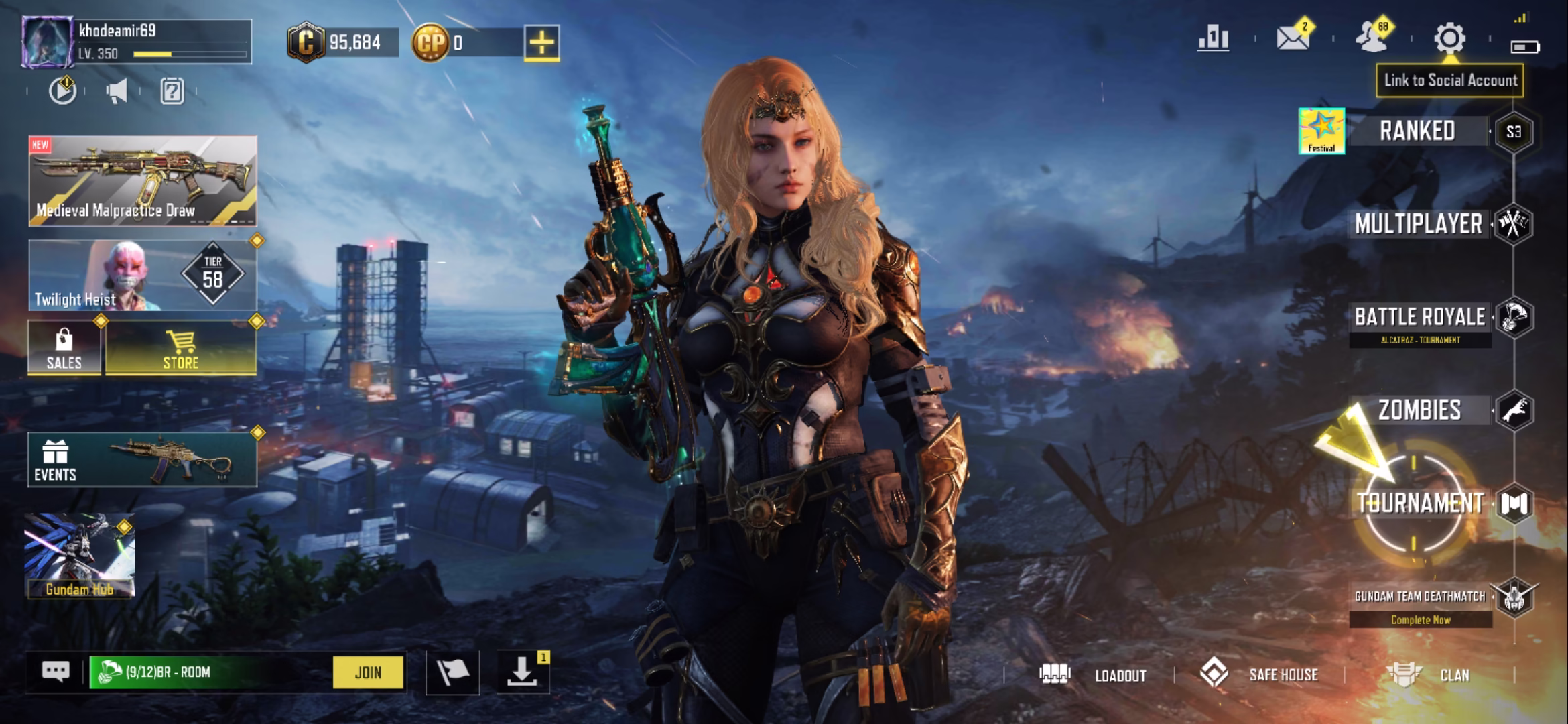Open the Twilight Heist battle pass

click(x=143, y=276)
